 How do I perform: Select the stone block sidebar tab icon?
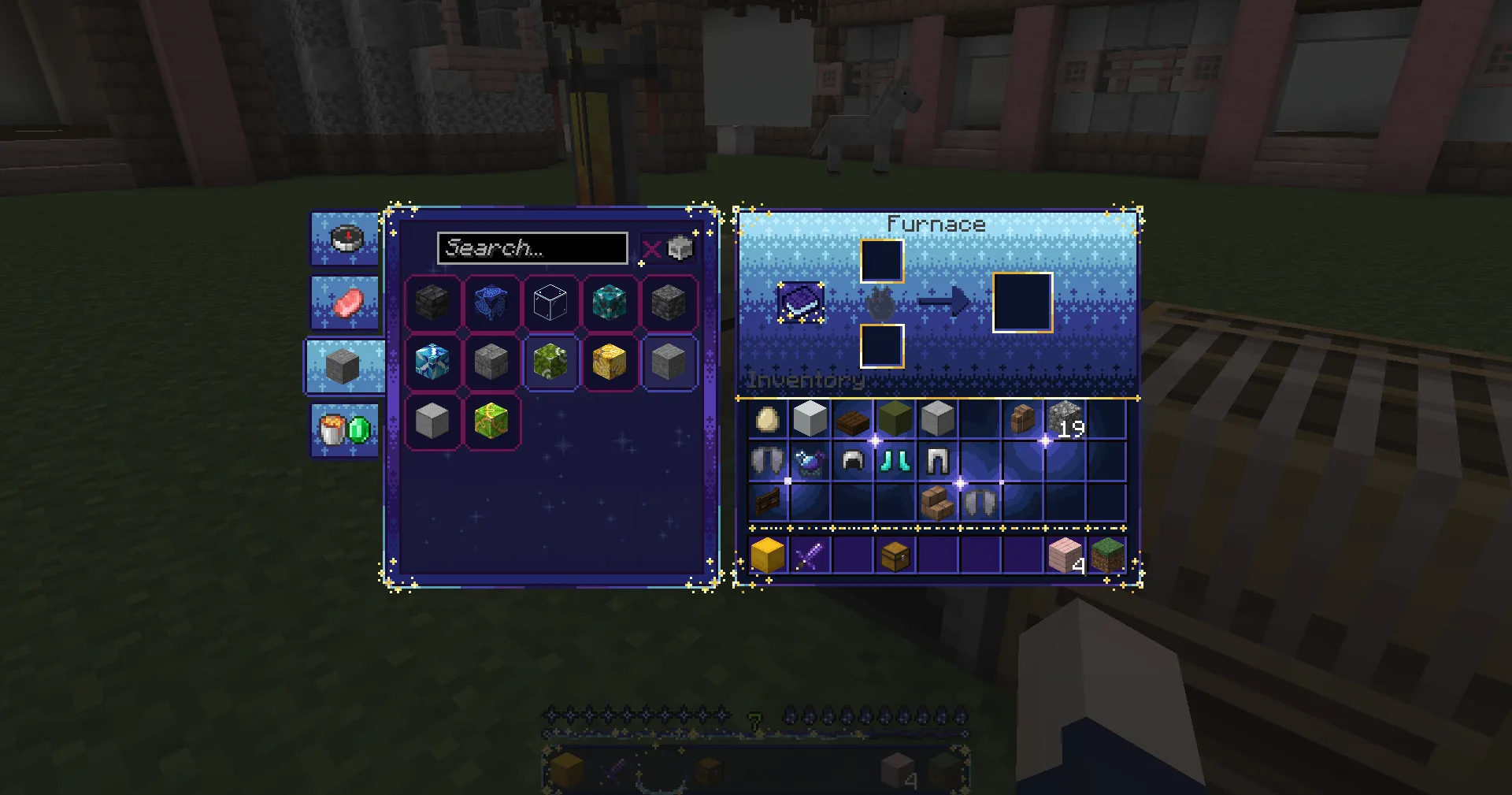coord(344,365)
